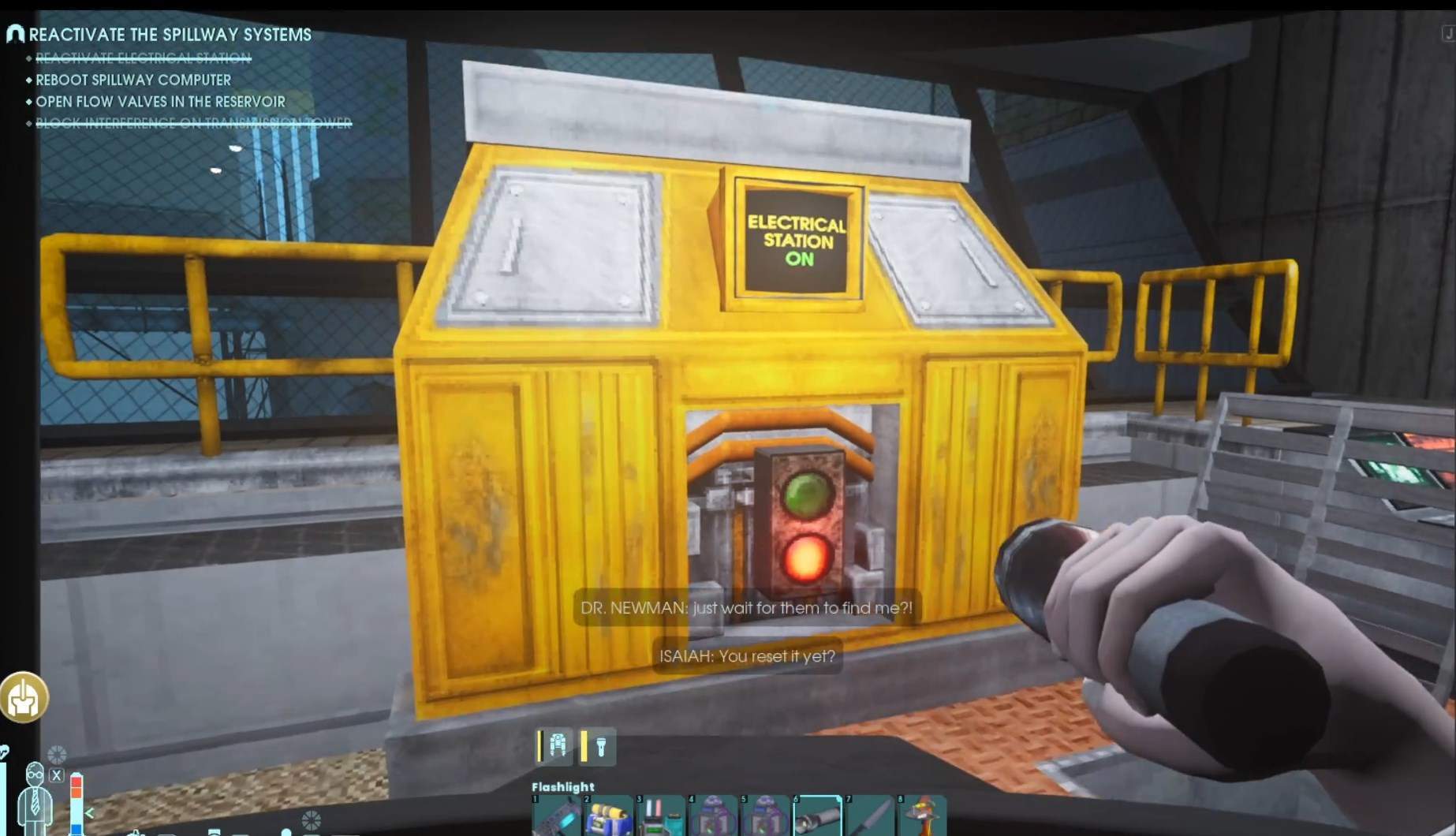Pick the tube gadget in hotbar slot 3

click(x=661, y=817)
